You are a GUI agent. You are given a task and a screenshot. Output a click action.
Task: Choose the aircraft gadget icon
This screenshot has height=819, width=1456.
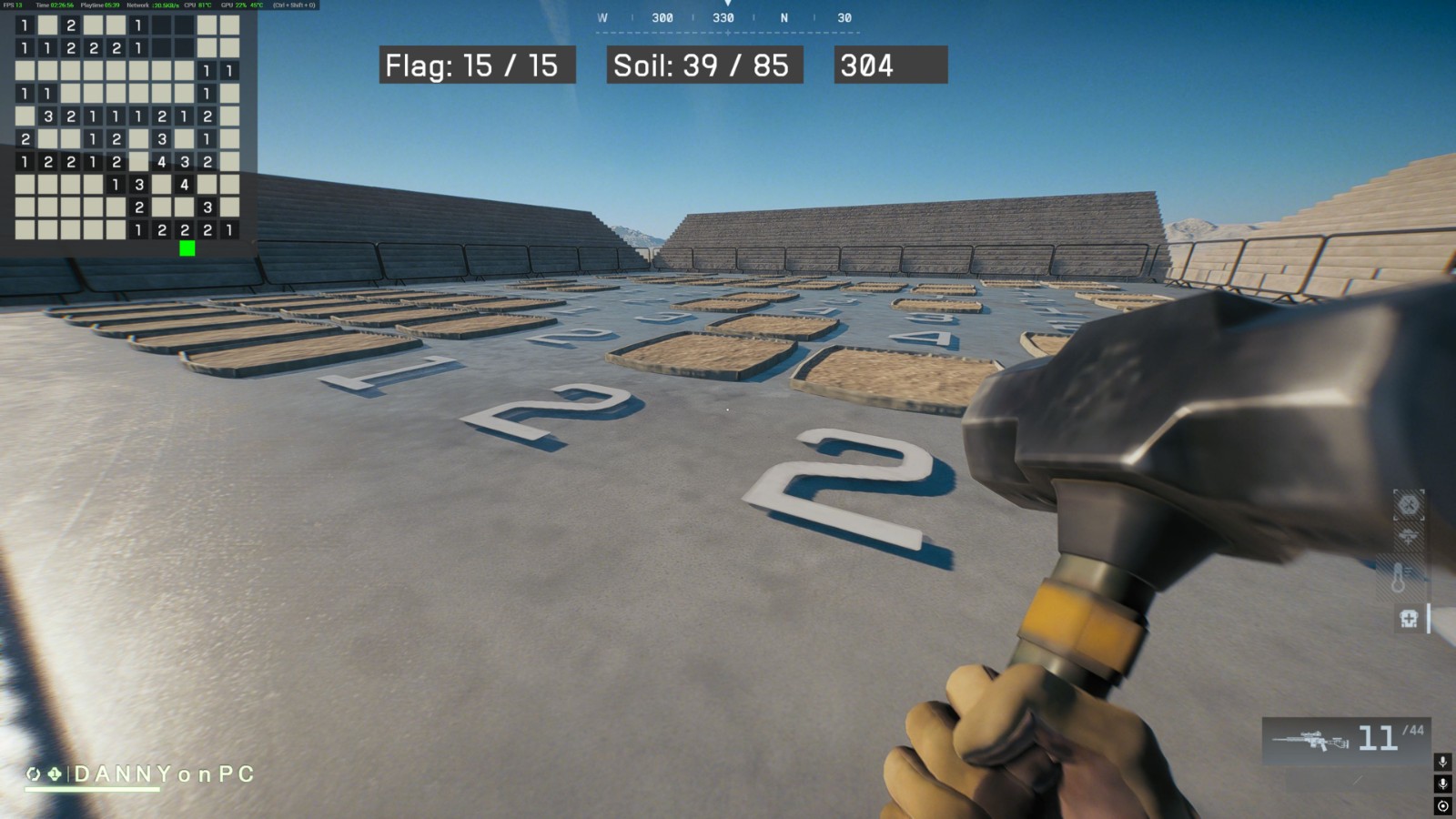pos(1408,538)
